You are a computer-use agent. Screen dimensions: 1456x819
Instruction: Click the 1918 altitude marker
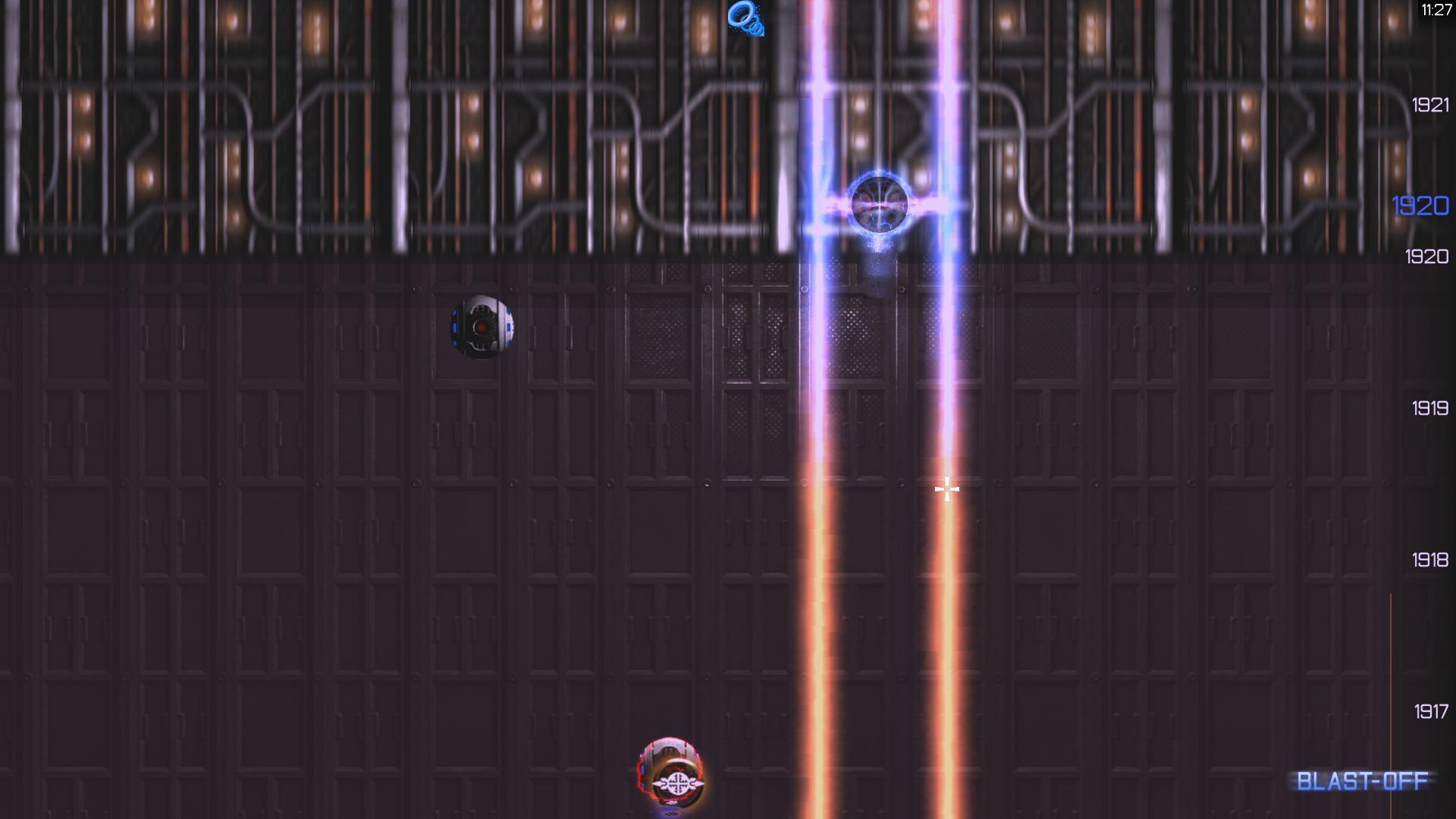pos(1429,560)
